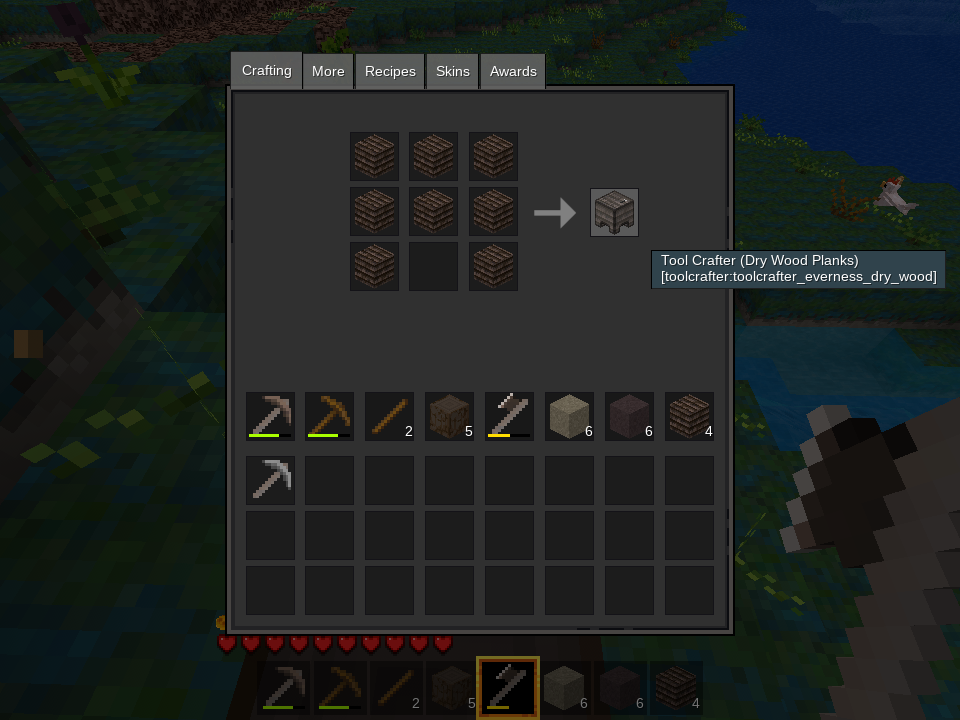Switch to the Skins tab
This screenshot has height=720, width=960.
[x=453, y=72]
